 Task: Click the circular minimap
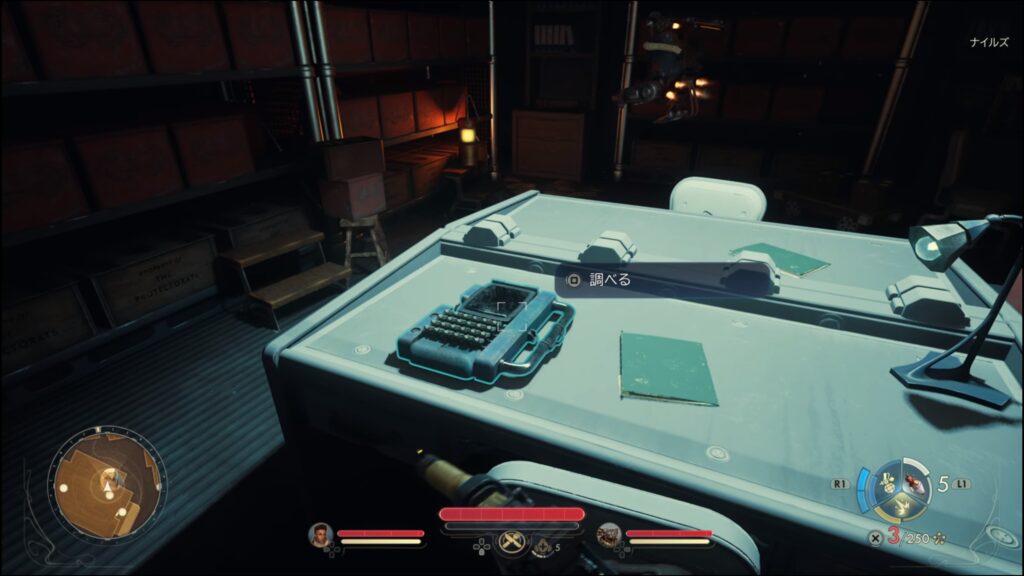pyautogui.click(x=108, y=485)
